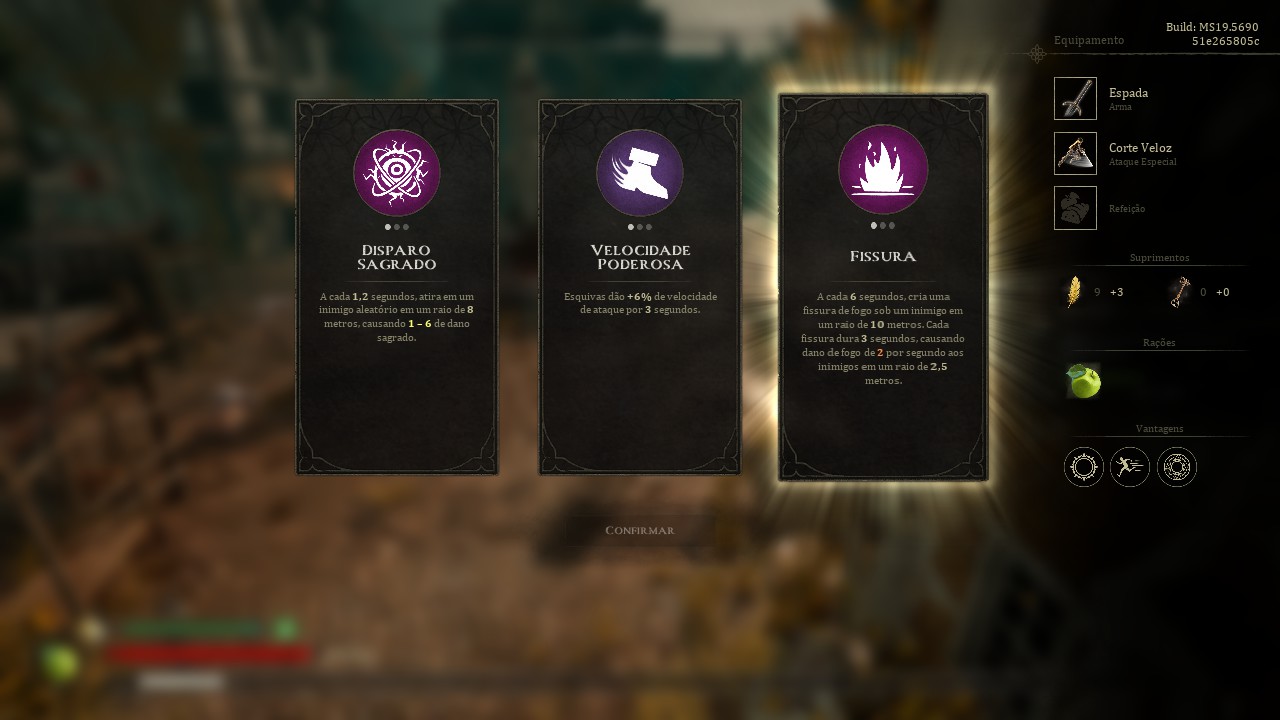1280x720 pixels.
Task: Choose the Velocidade Poderosa card
Action: click(x=639, y=286)
